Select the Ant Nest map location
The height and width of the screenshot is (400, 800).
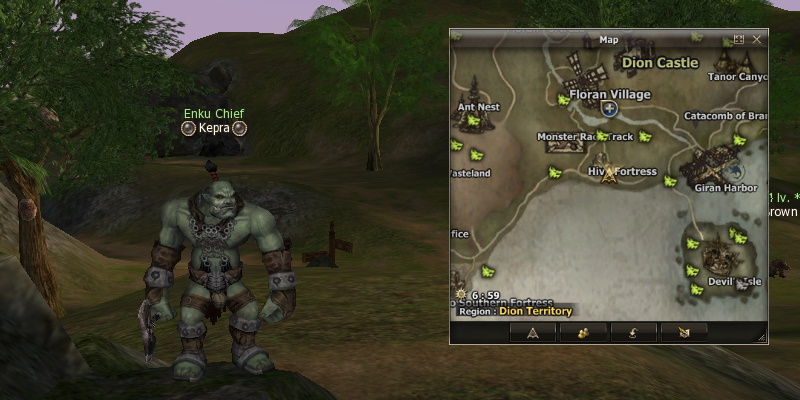click(x=478, y=107)
